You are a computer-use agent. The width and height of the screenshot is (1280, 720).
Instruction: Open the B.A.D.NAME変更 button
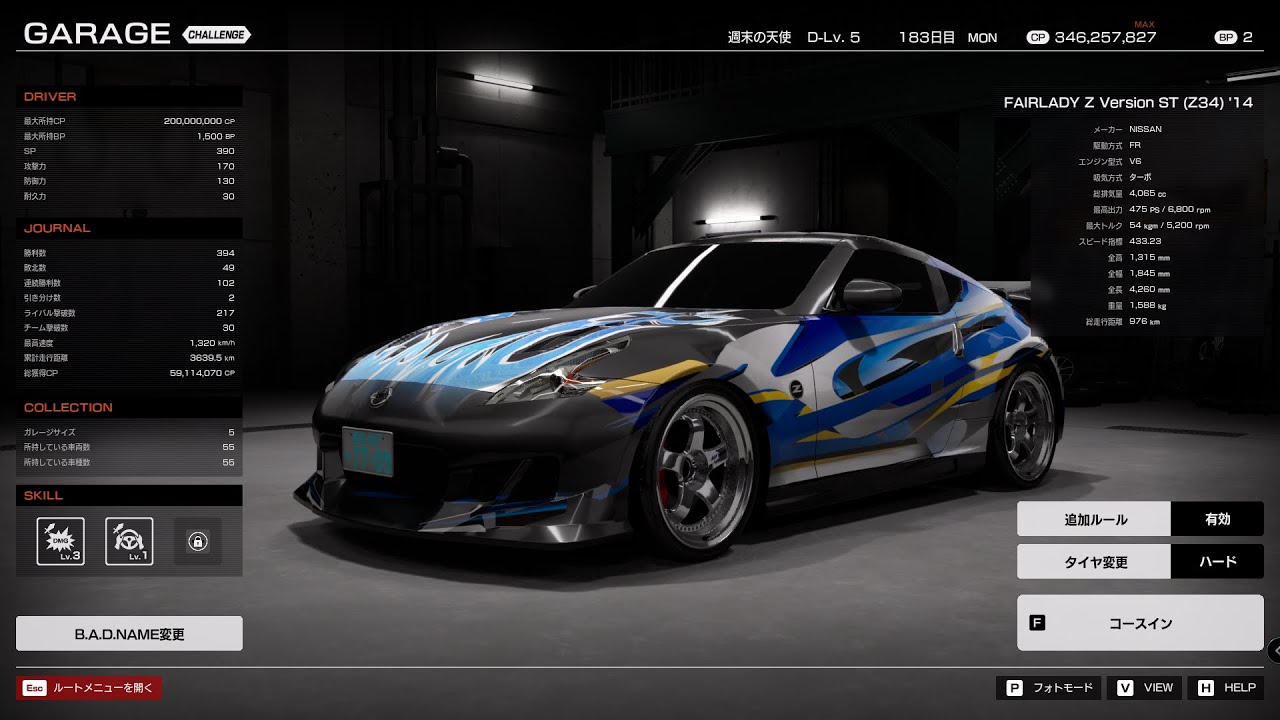click(129, 634)
